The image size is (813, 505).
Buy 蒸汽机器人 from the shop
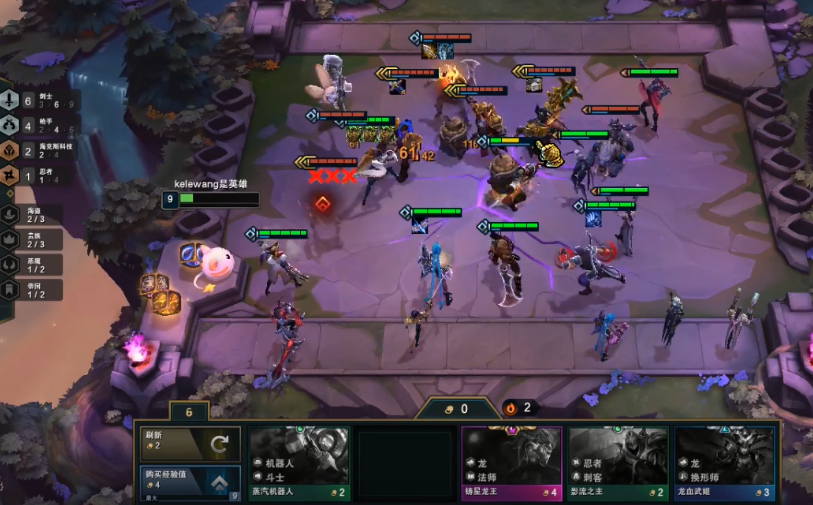click(299, 463)
